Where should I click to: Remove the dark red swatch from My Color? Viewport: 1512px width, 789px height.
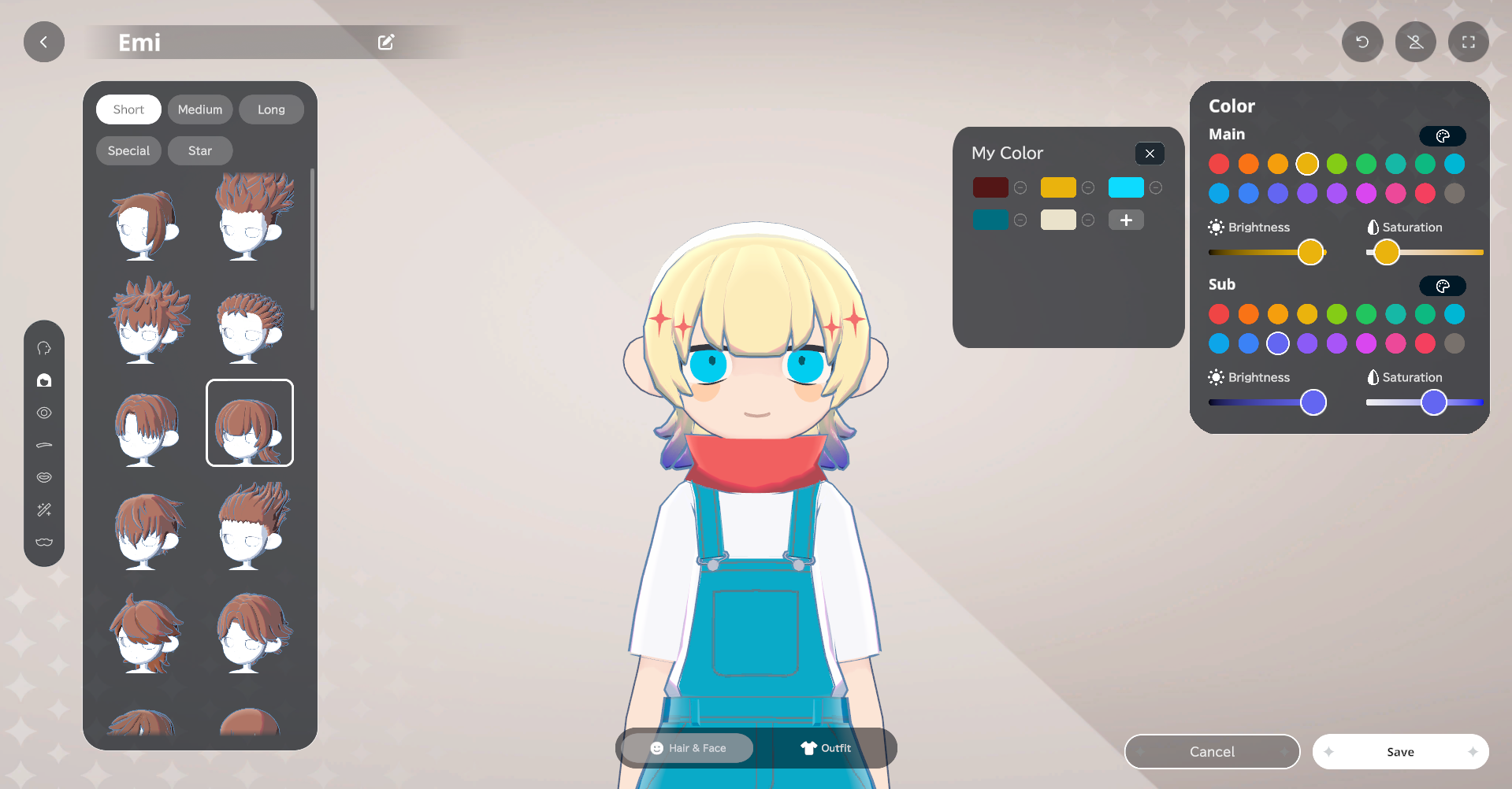click(1020, 187)
